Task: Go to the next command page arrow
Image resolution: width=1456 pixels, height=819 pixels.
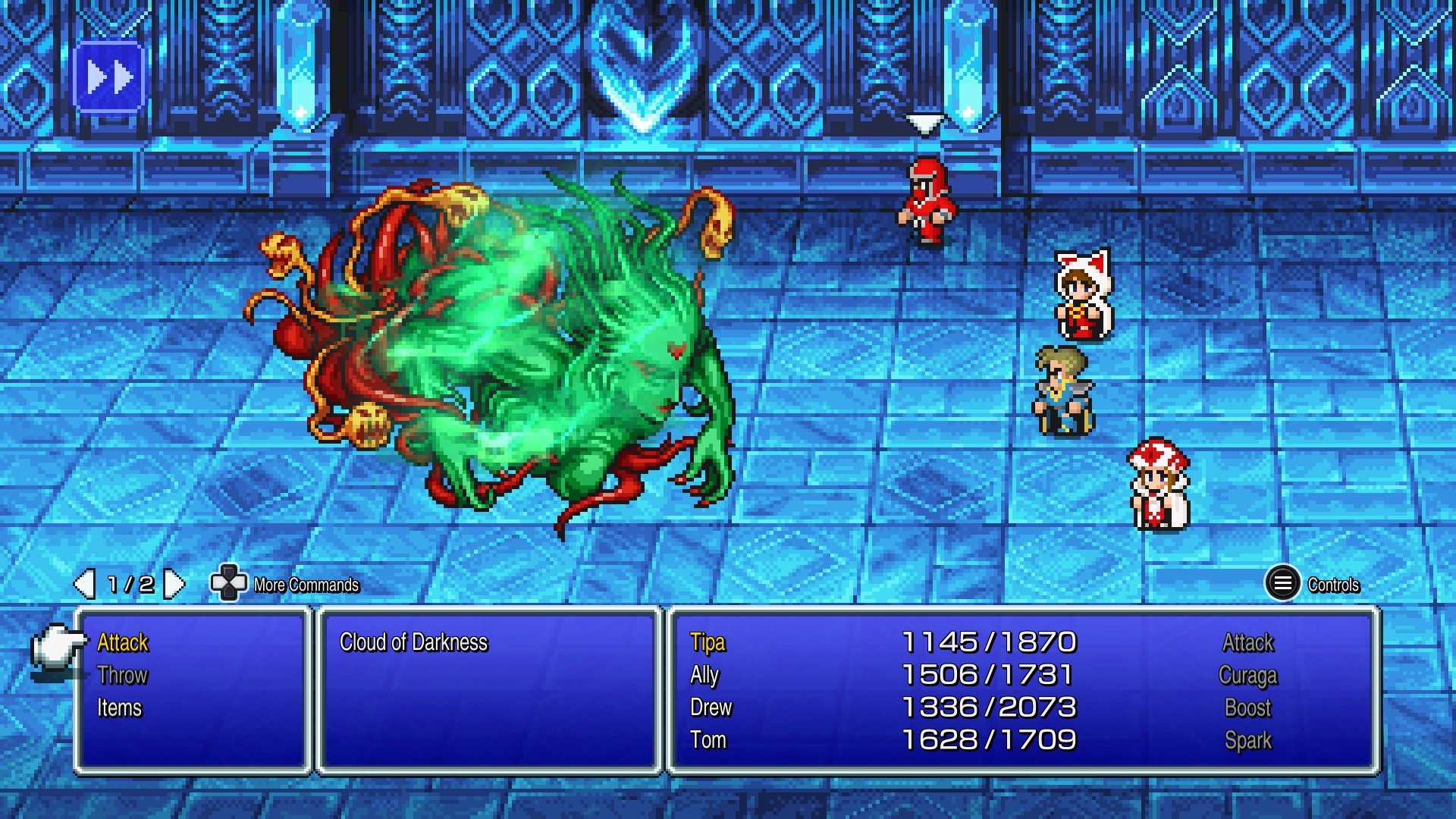Action: click(x=174, y=584)
